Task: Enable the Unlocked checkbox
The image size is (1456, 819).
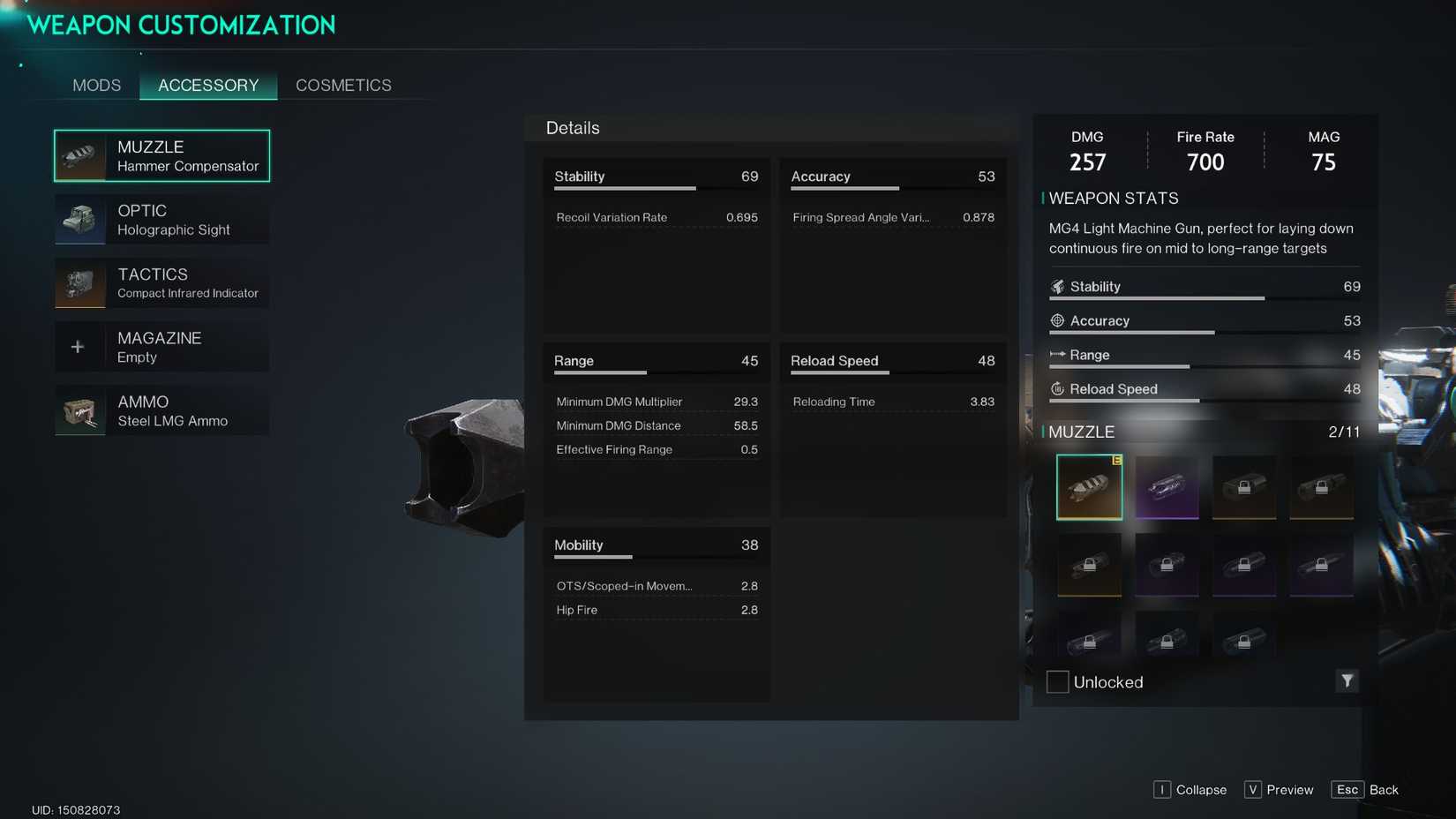Action: click(x=1057, y=681)
